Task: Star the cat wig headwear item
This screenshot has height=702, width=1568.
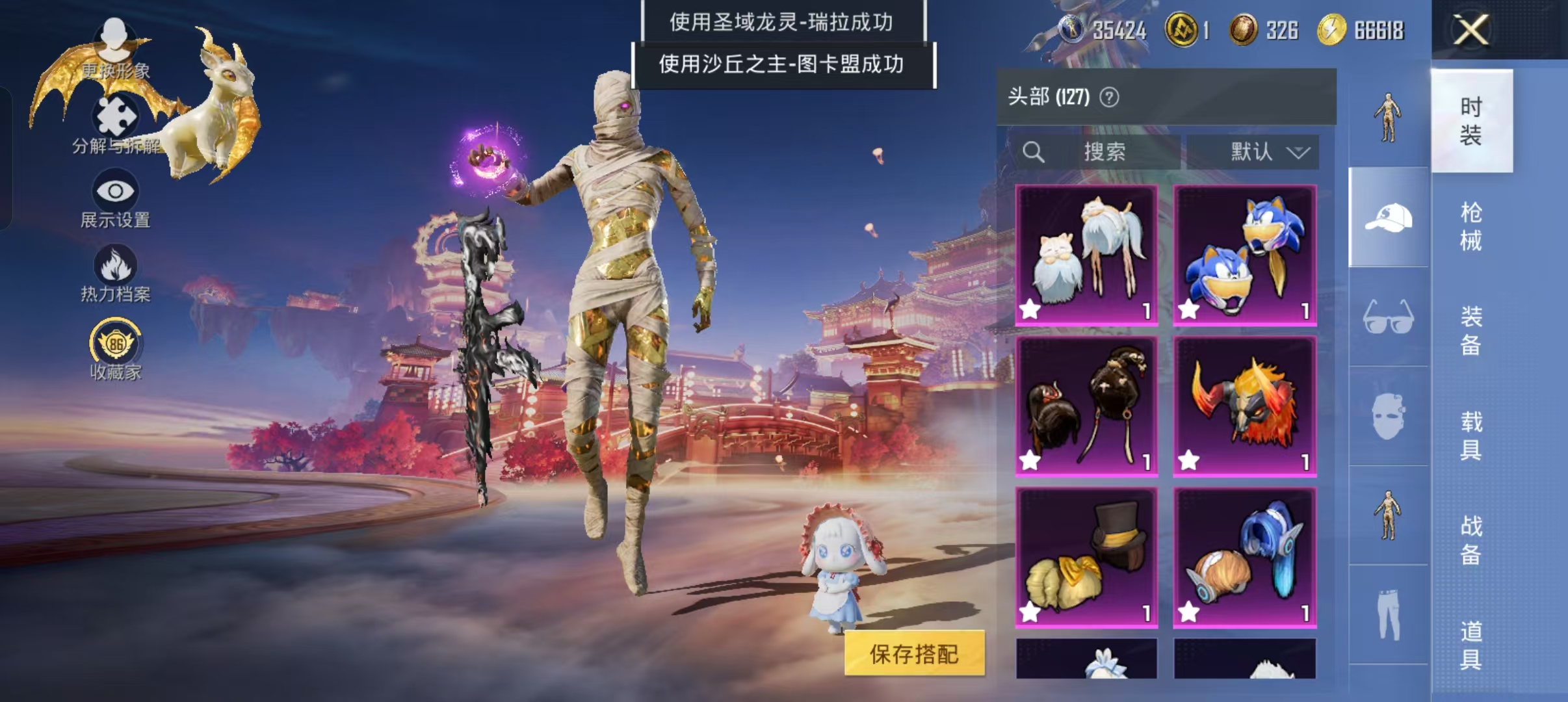Action: coord(1029,311)
